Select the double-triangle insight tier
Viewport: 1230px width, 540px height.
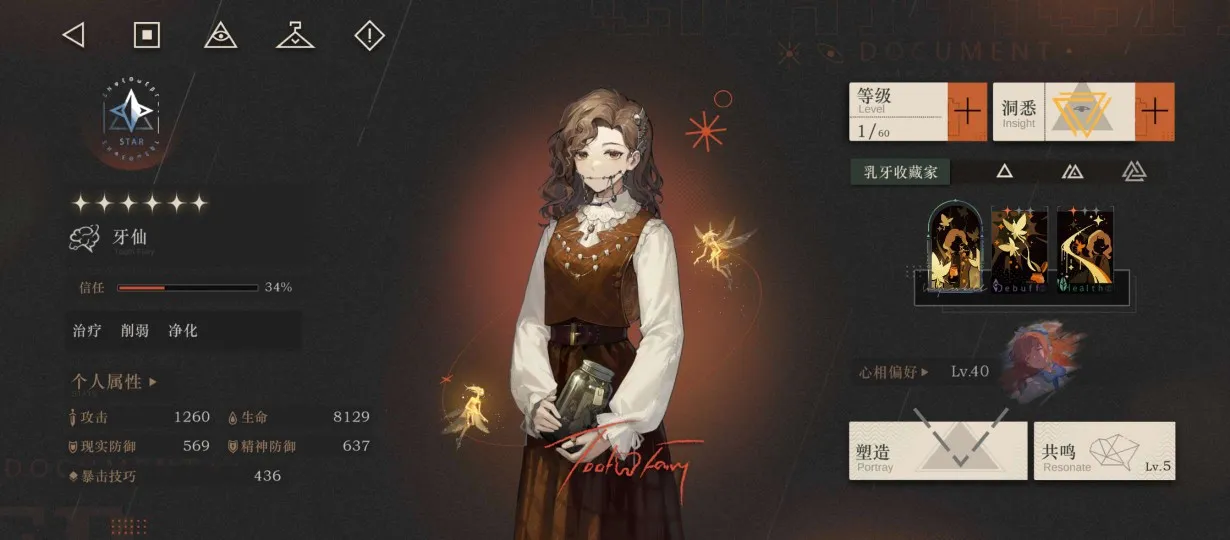(1072, 172)
